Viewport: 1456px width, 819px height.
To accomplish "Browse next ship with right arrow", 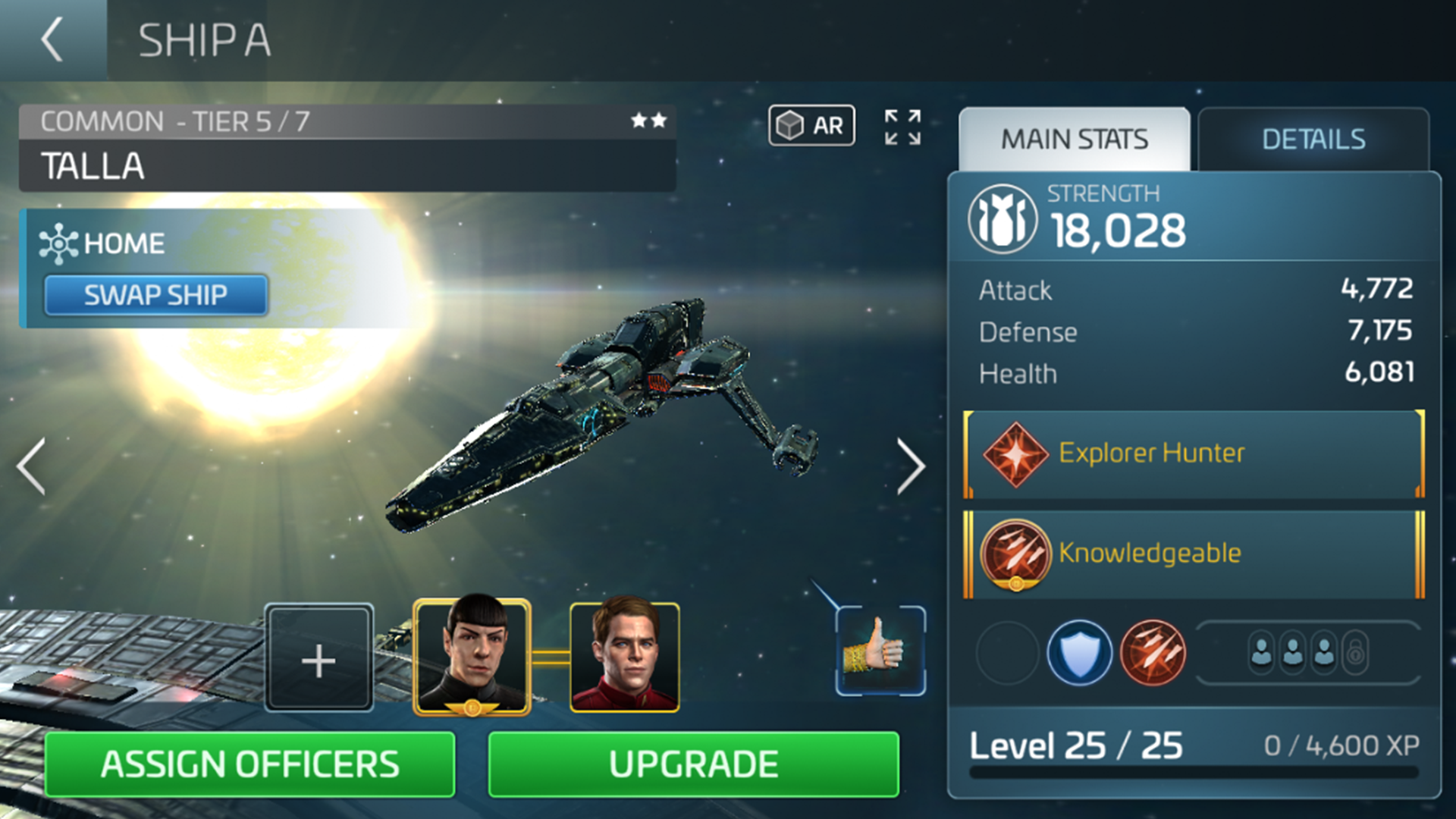I will coord(910,466).
